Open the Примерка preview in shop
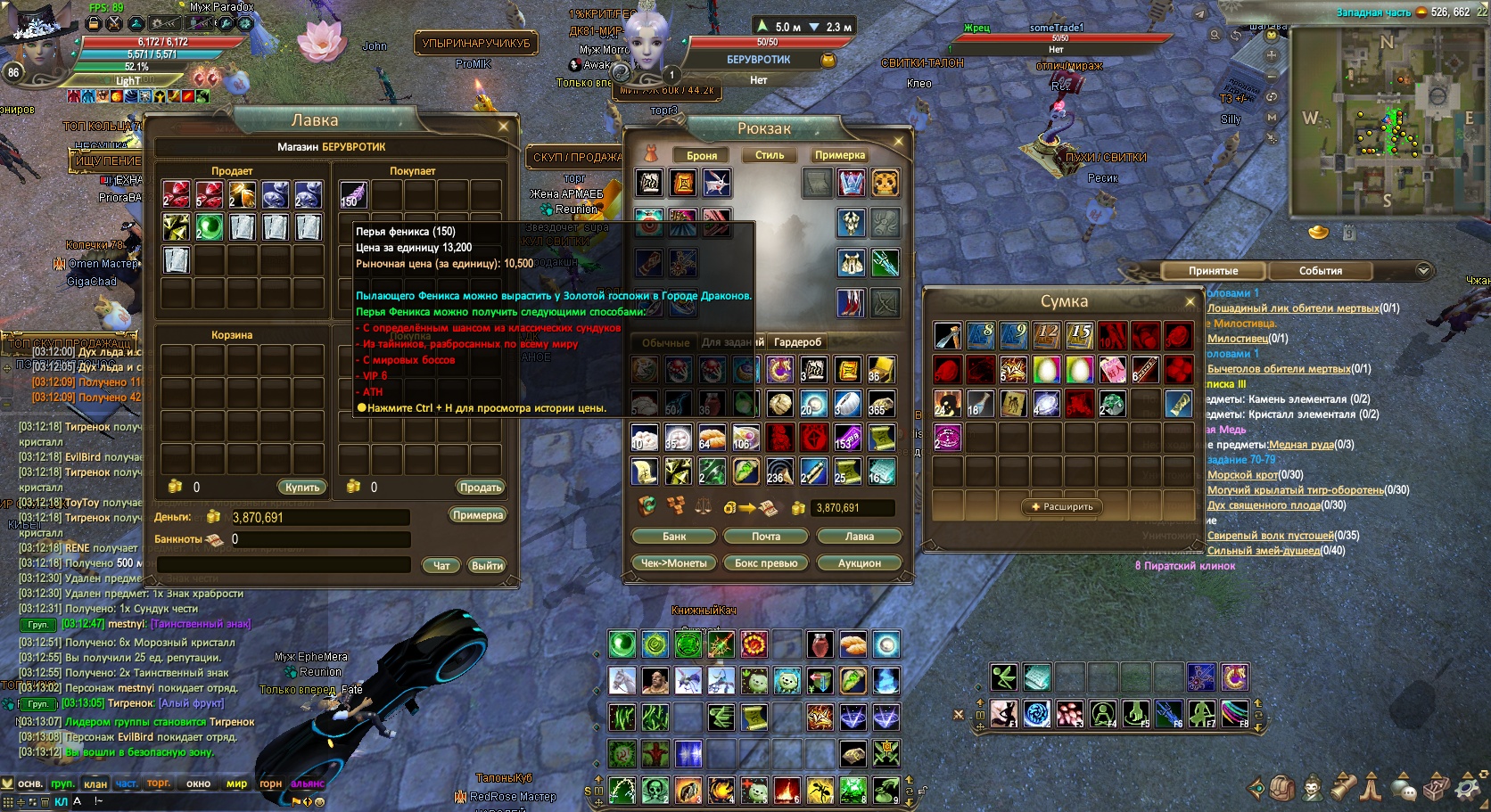The image size is (1491, 812). tap(478, 515)
